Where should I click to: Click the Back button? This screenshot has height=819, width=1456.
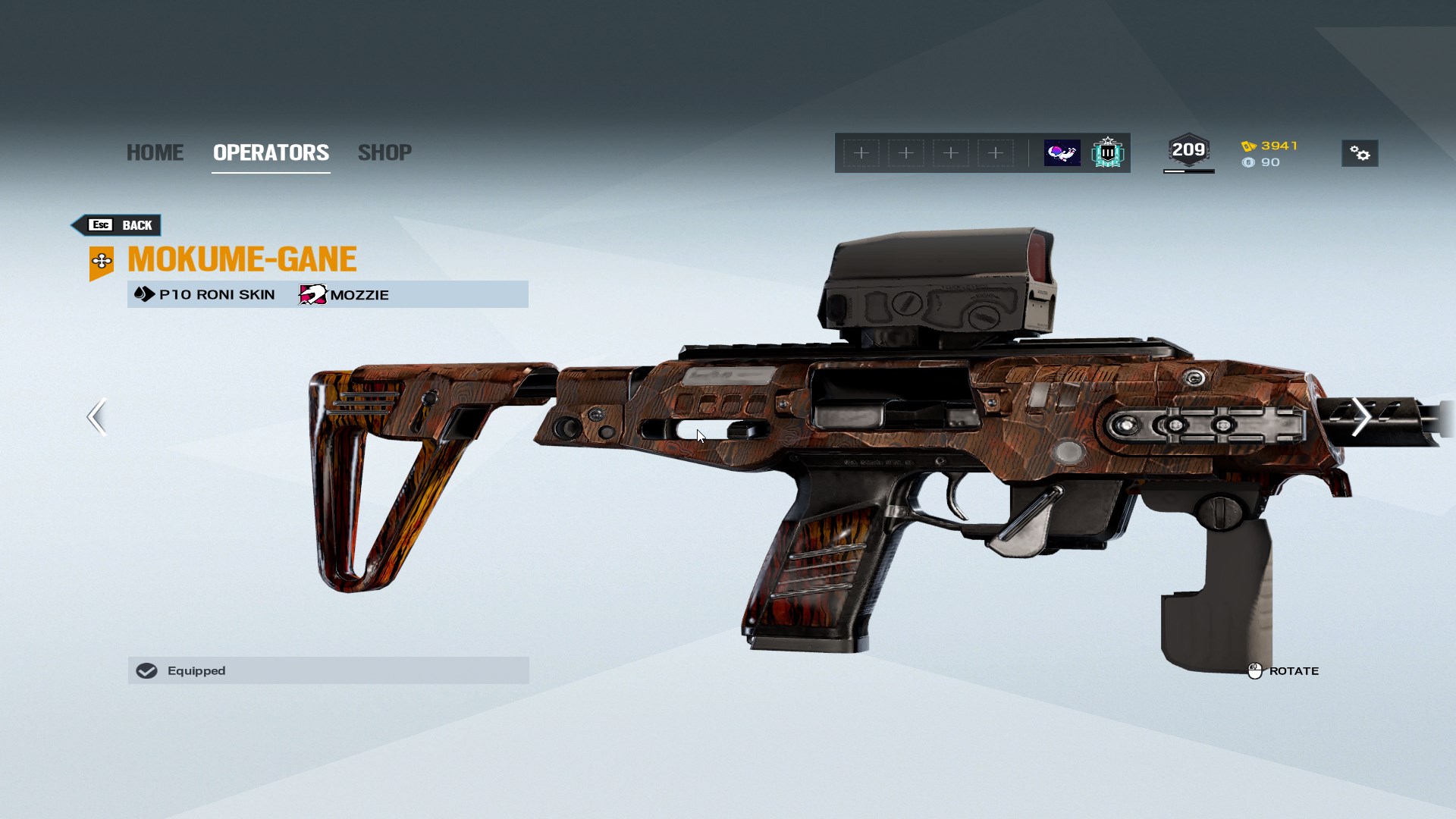pyautogui.click(x=118, y=225)
